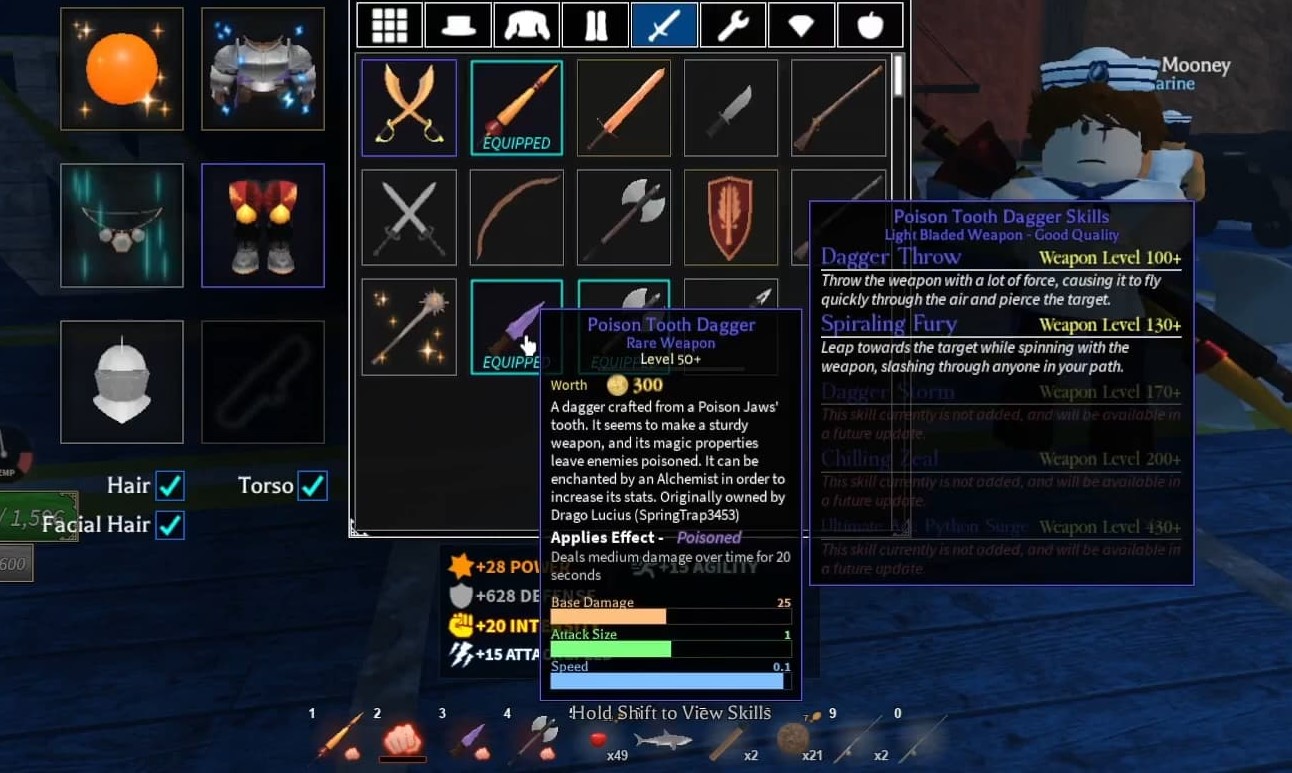Select the orange sphere equipment item
The width and height of the screenshot is (1292, 773).
coord(121,68)
